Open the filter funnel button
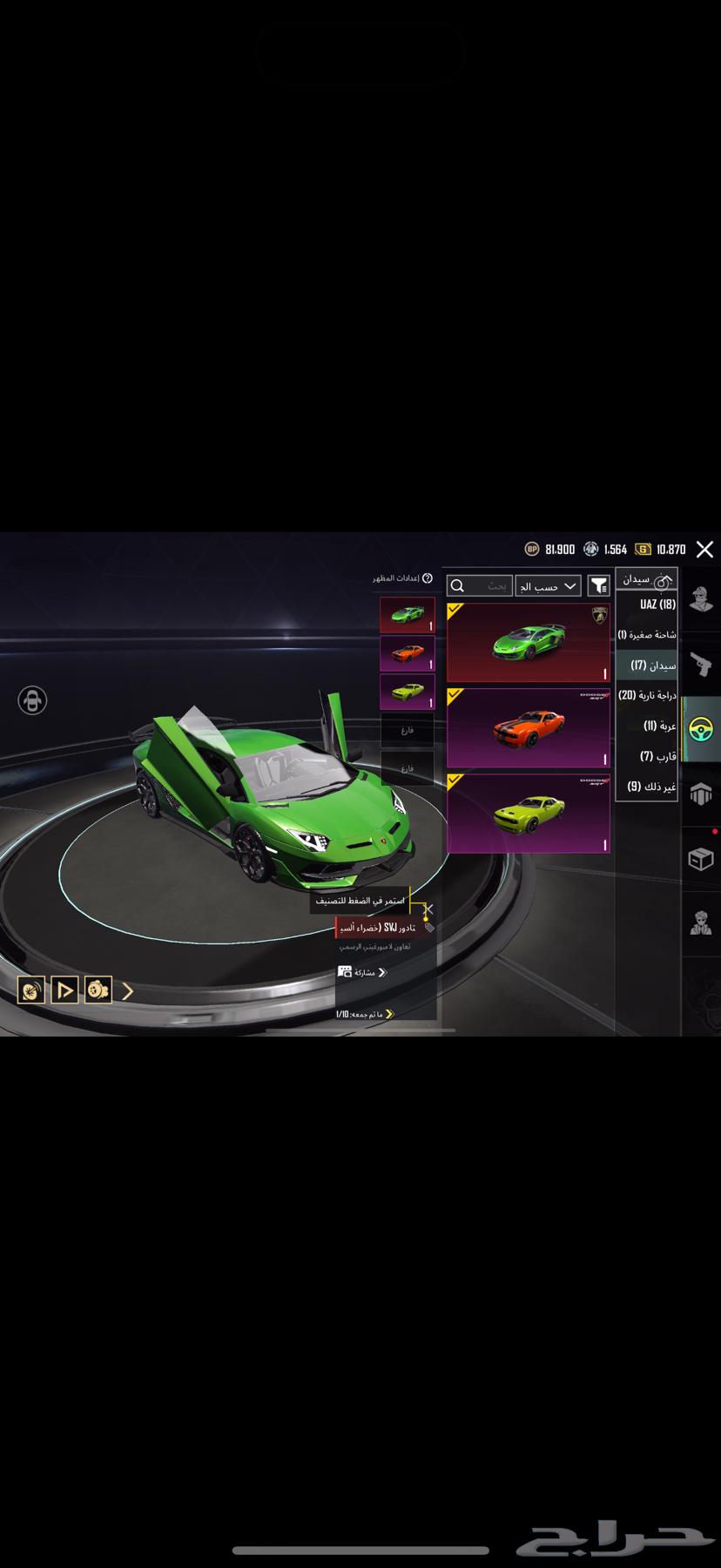This screenshot has width=721, height=1568. click(598, 586)
